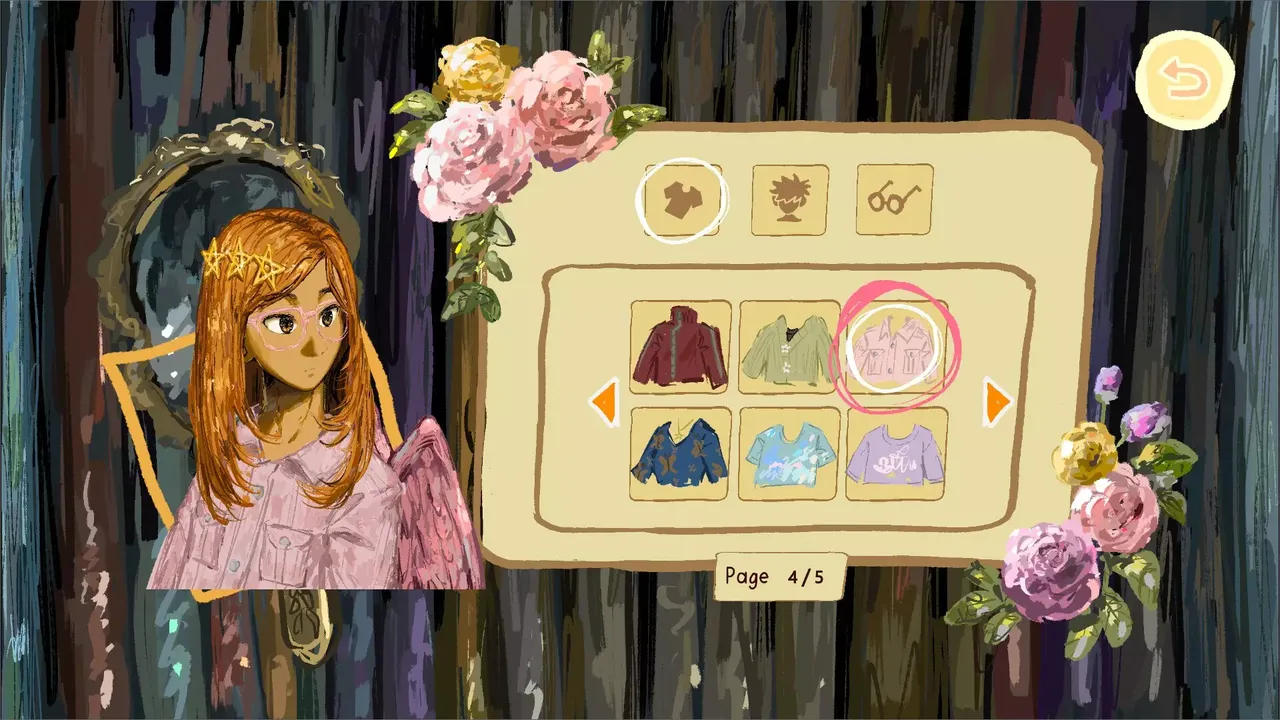Select the shirt clothing category icon
Image resolution: width=1280 pixels, height=720 pixels.
[x=684, y=198]
